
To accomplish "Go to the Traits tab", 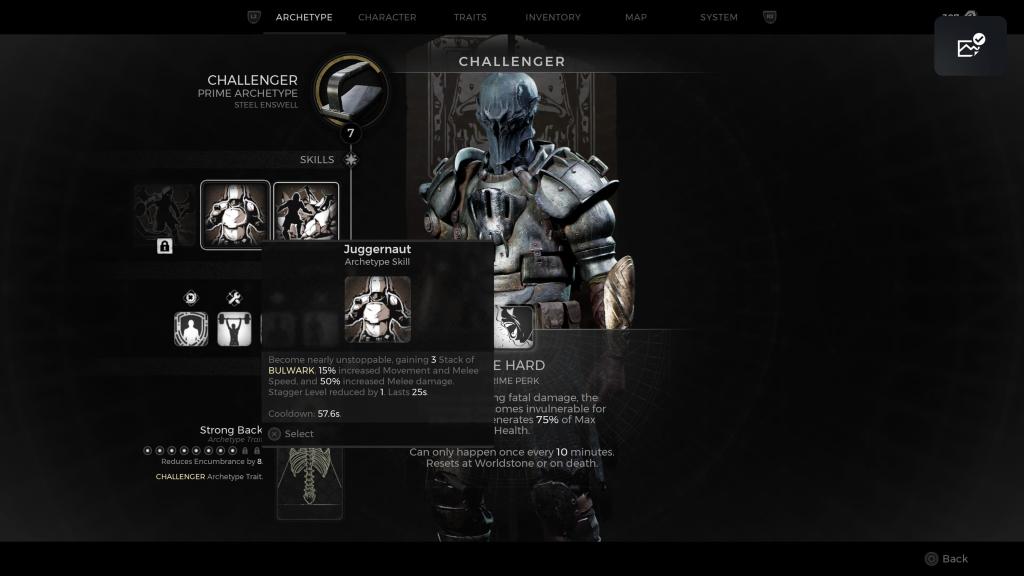I will [x=470, y=17].
